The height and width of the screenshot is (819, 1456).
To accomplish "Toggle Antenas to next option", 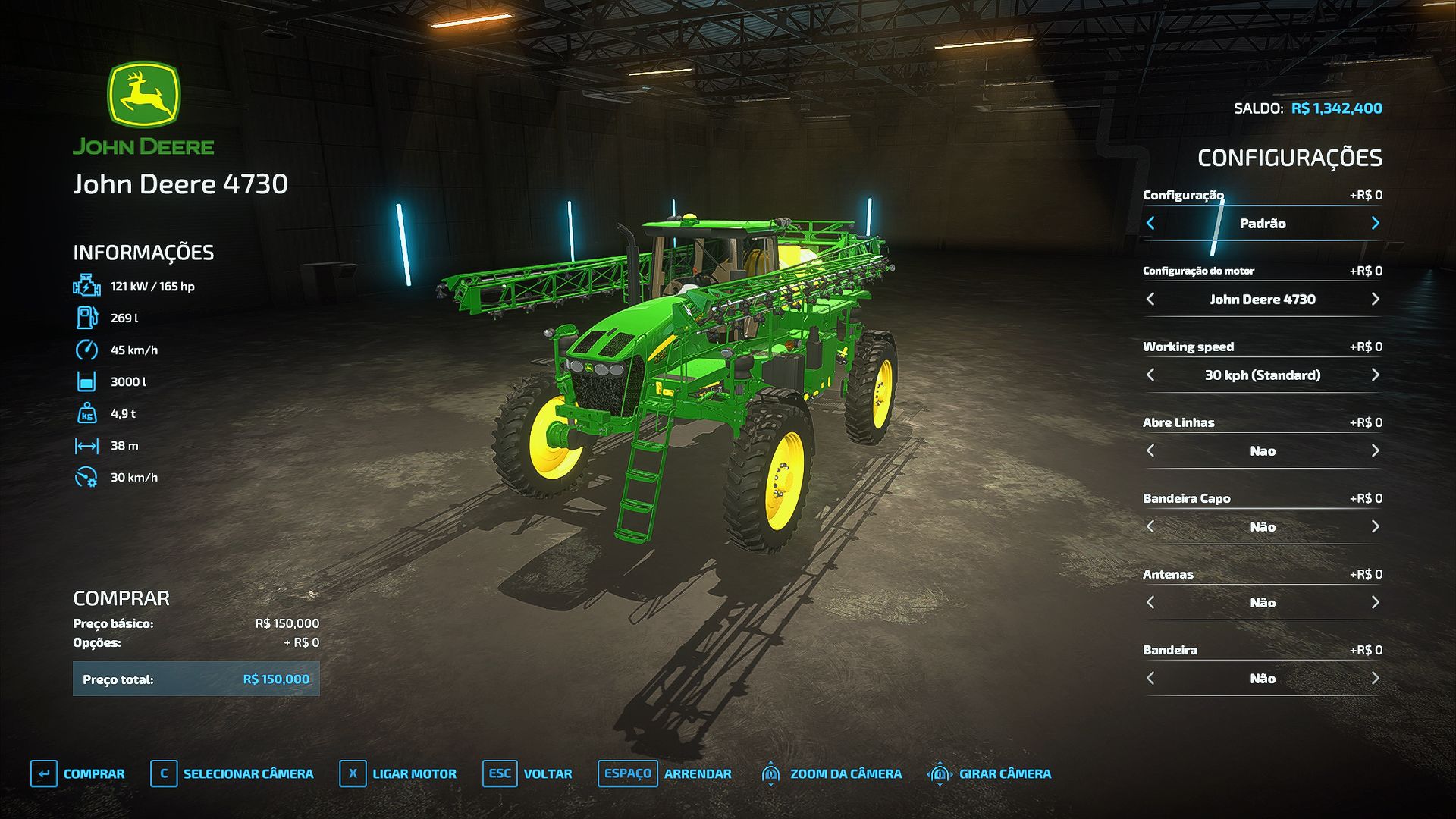I will pos(1375,602).
